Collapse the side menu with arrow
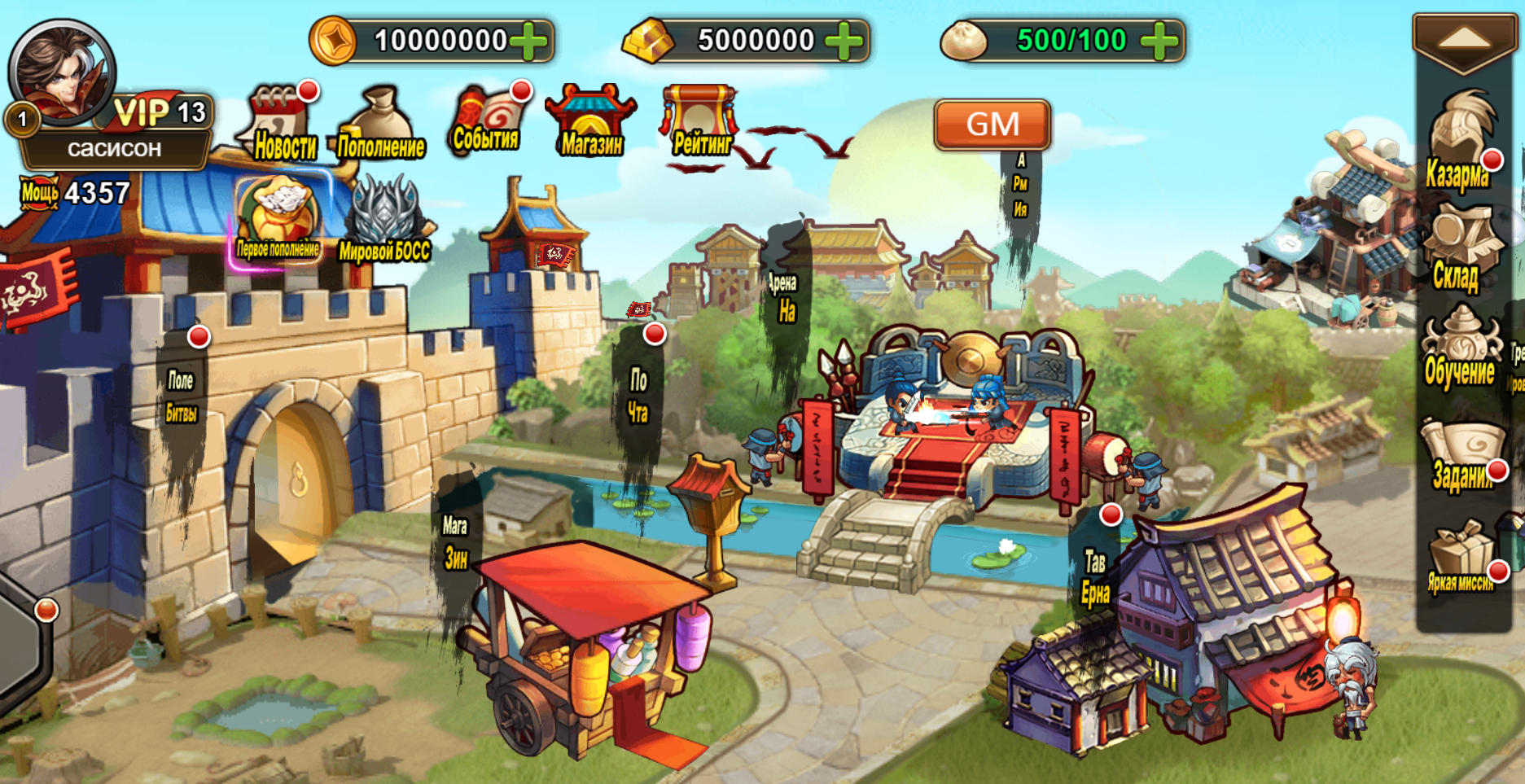The width and height of the screenshot is (1525, 784). click(1463, 39)
